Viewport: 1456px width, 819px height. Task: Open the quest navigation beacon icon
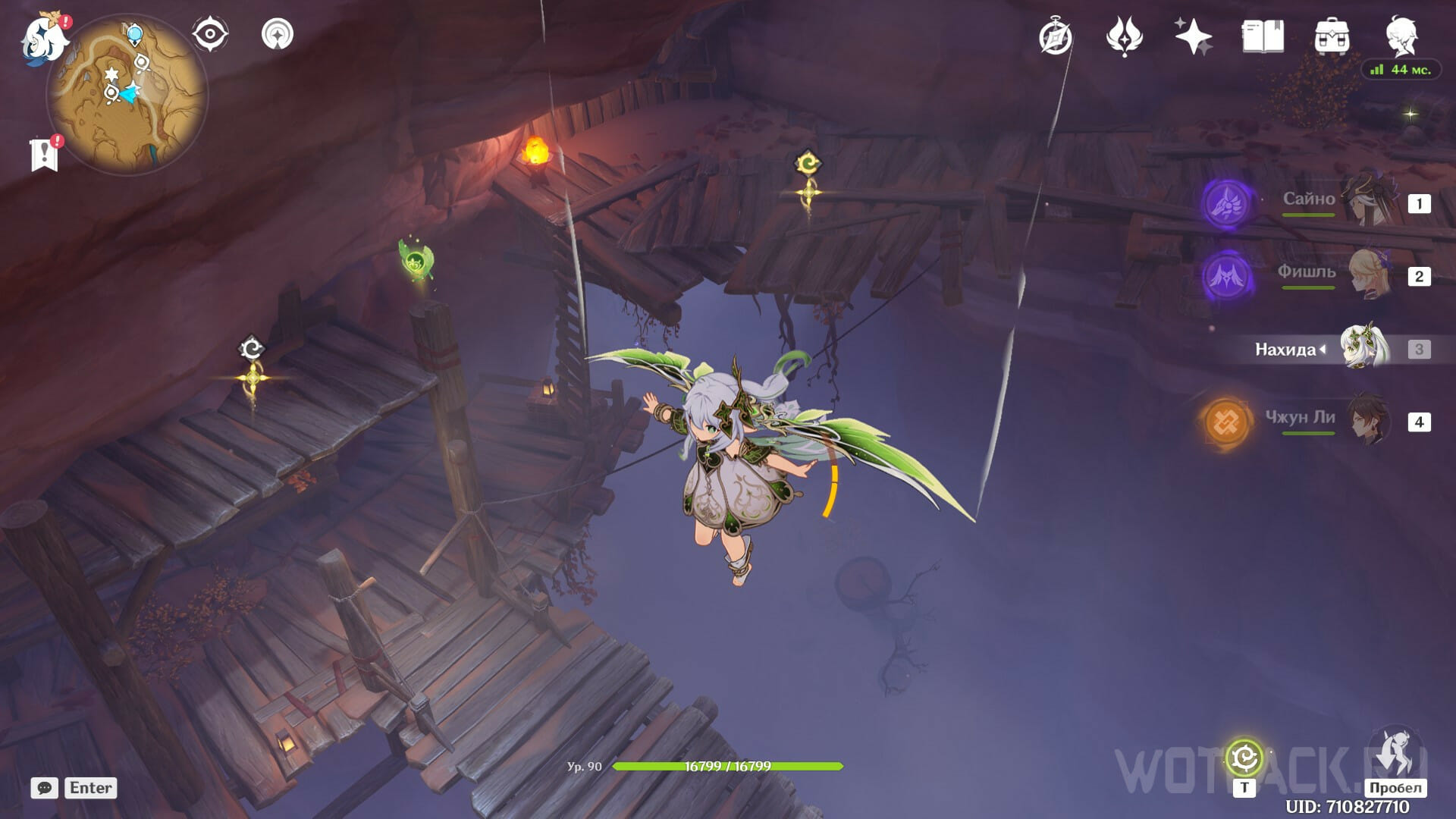(277, 35)
